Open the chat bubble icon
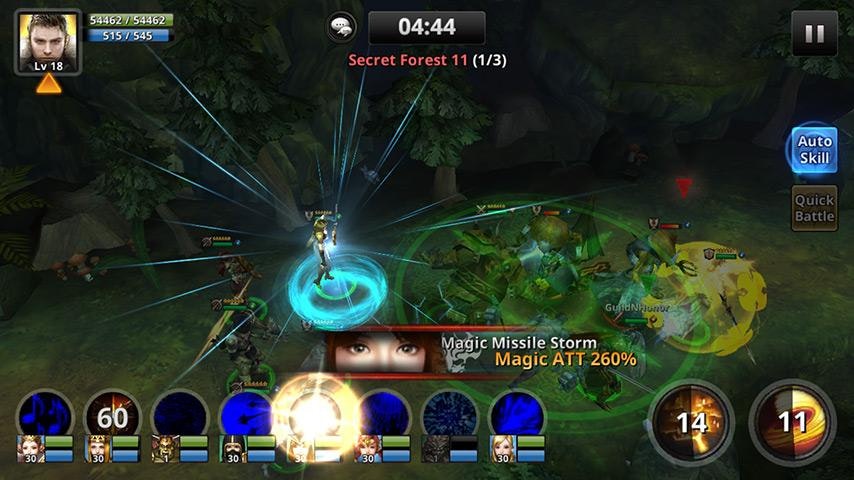Screen dimensions: 854x480 [342, 27]
